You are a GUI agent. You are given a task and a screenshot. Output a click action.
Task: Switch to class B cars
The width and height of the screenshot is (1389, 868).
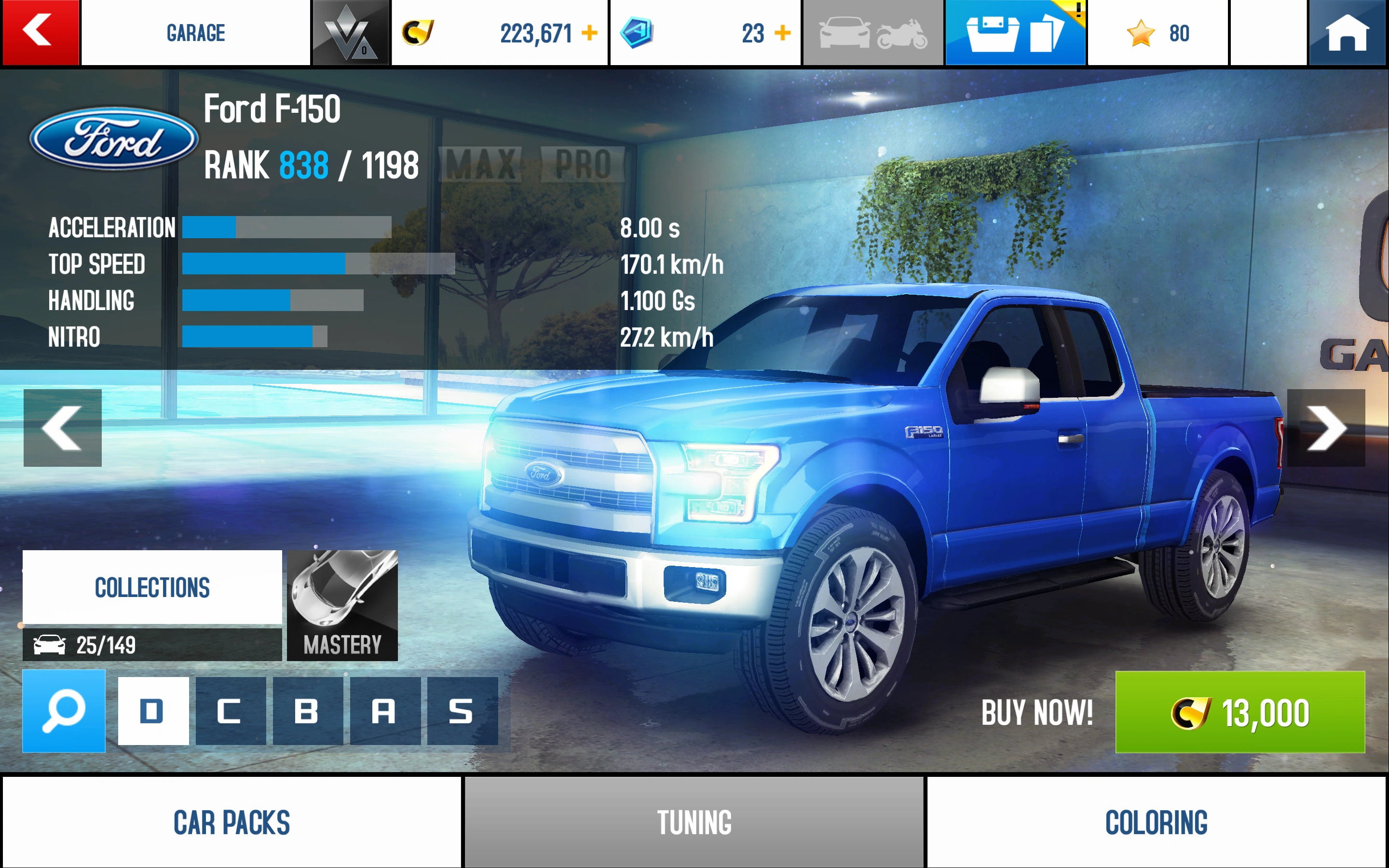pyautogui.click(x=308, y=711)
